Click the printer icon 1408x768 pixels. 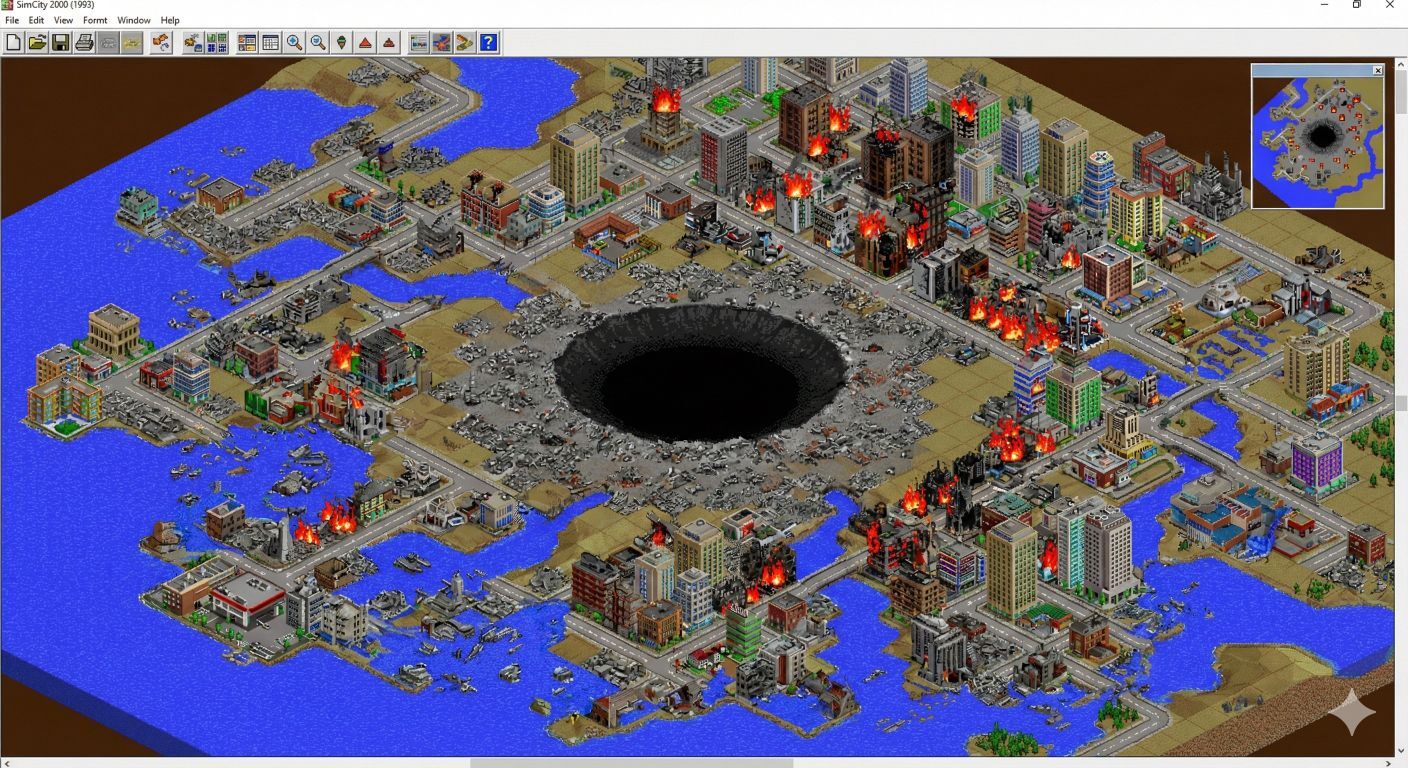tap(85, 42)
